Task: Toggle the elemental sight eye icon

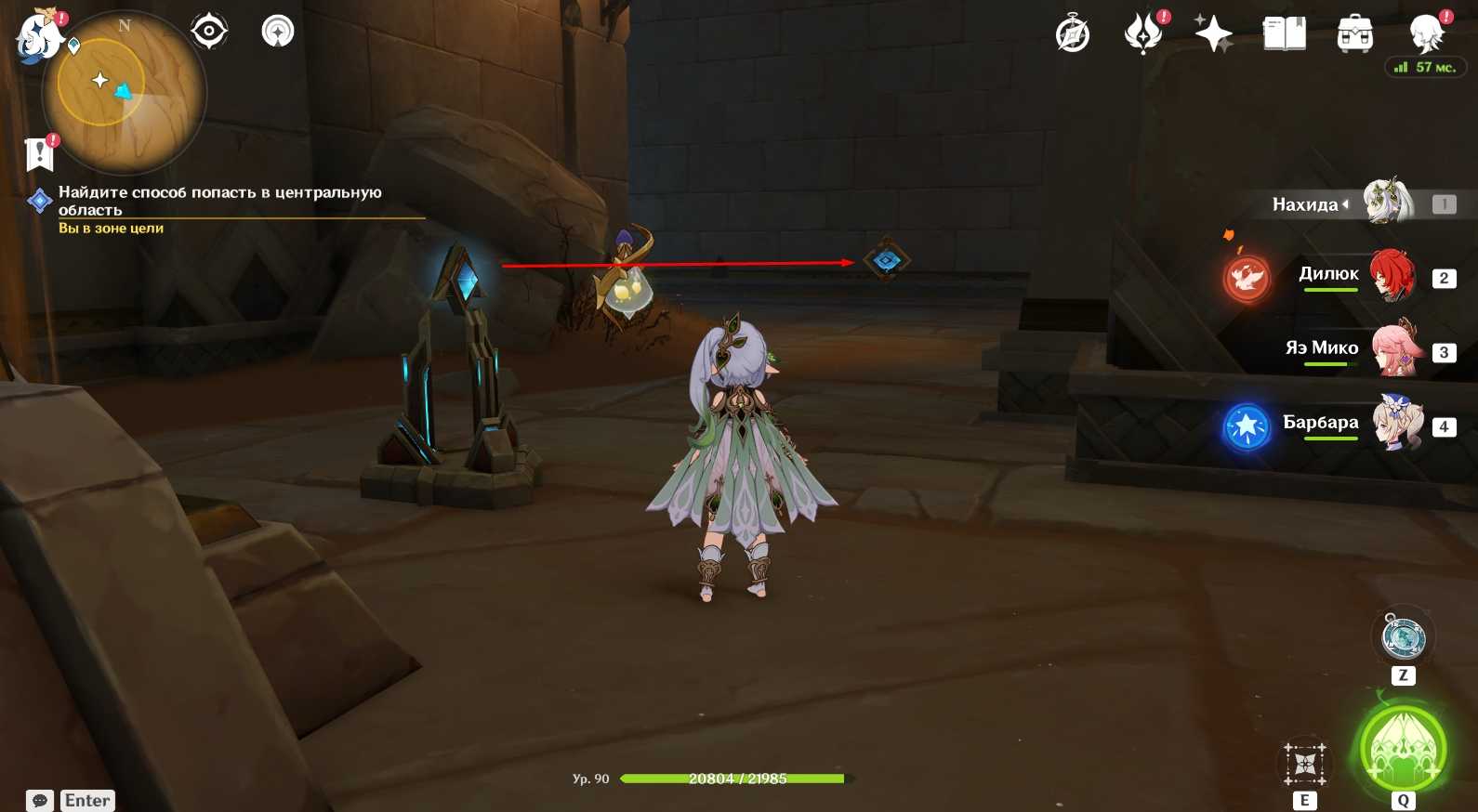Action: (x=209, y=32)
